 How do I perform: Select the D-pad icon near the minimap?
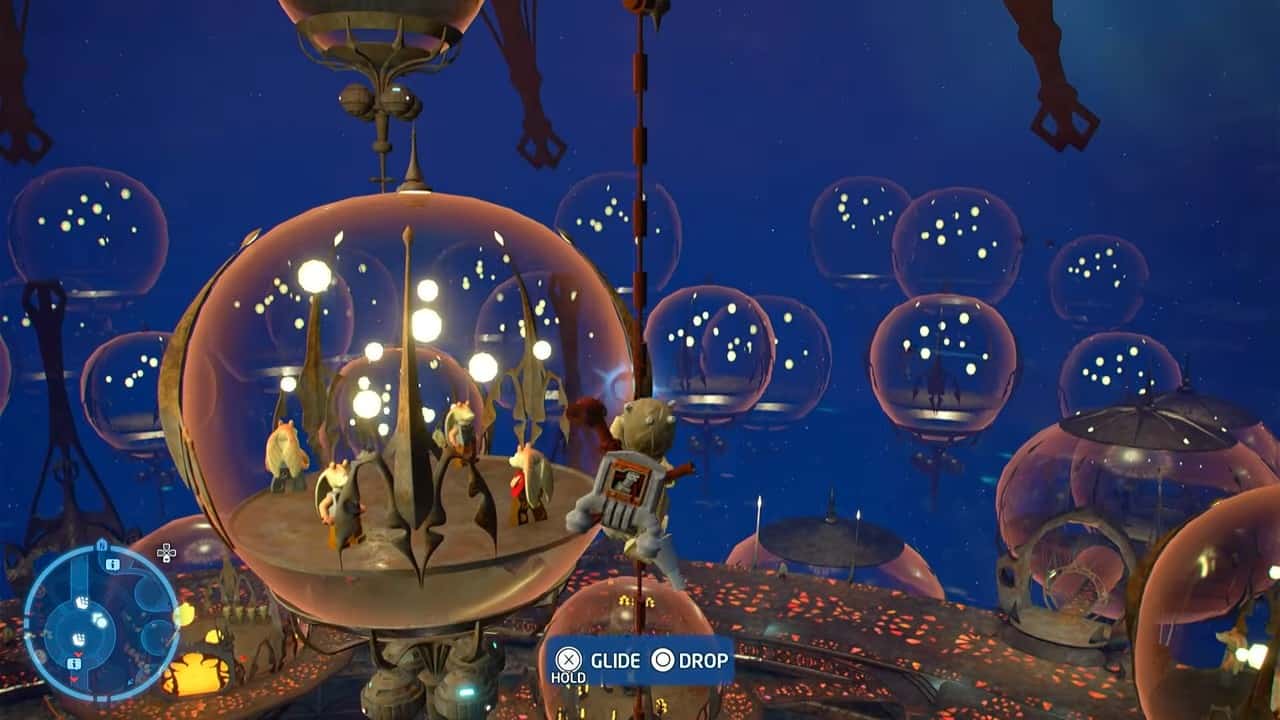[x=166, y=553]
